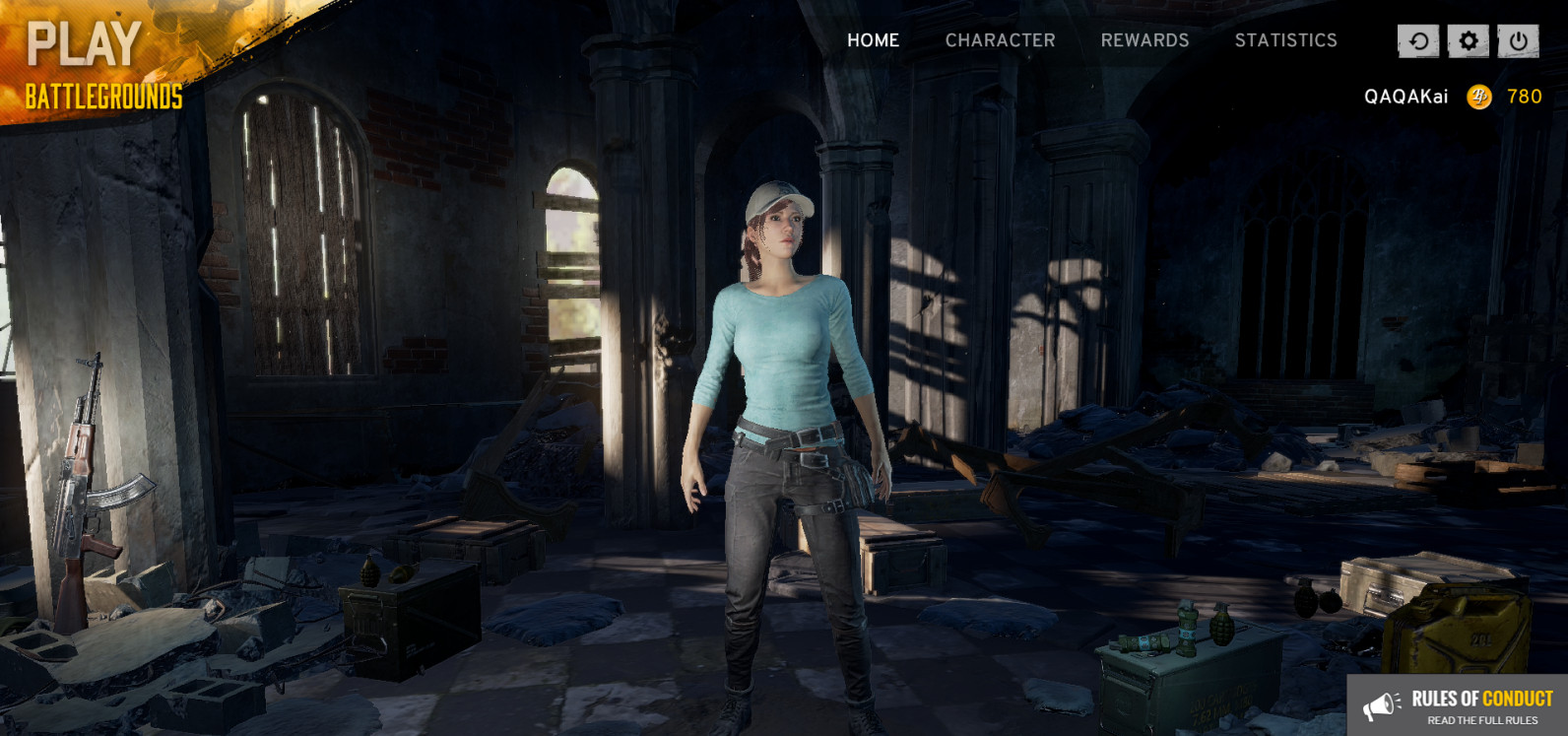
Task: Switch to the HOME tab
Action: pos(873,40)
